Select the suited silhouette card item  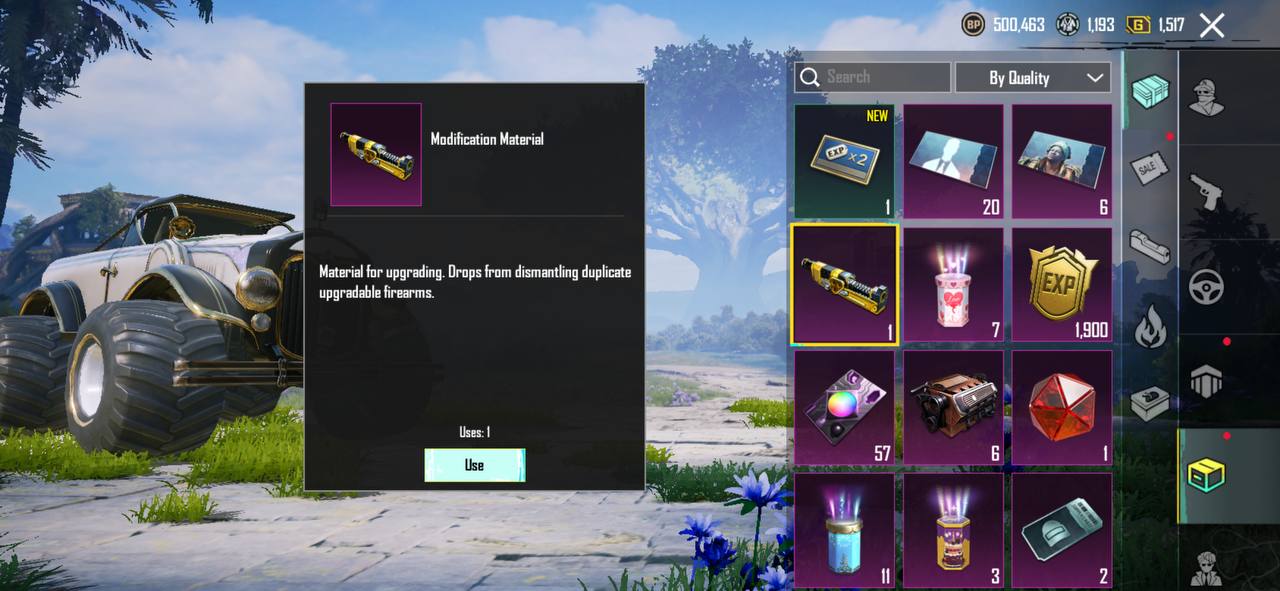coord(953,160)
